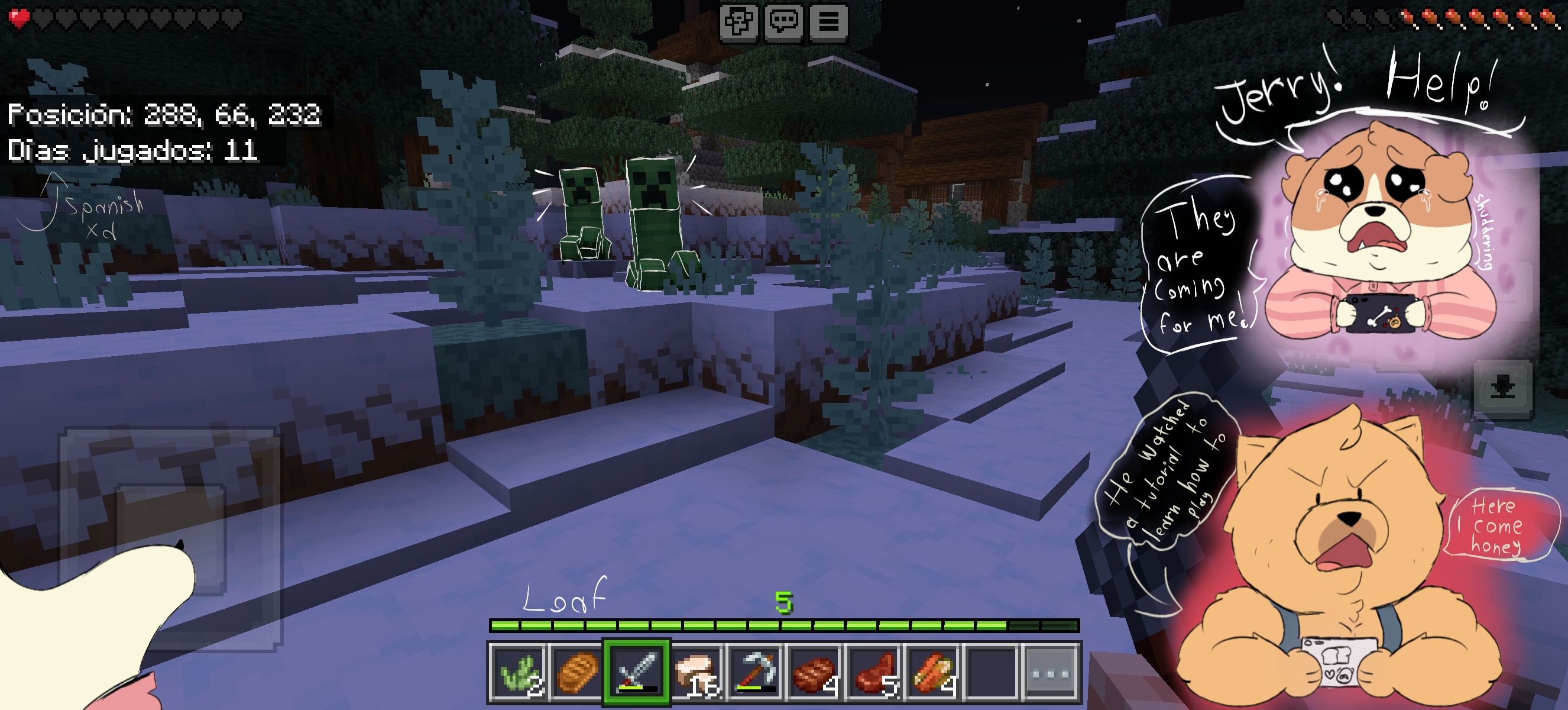Open the pause menu with three lines
1568x710 pixels.
tap(828, 22)
